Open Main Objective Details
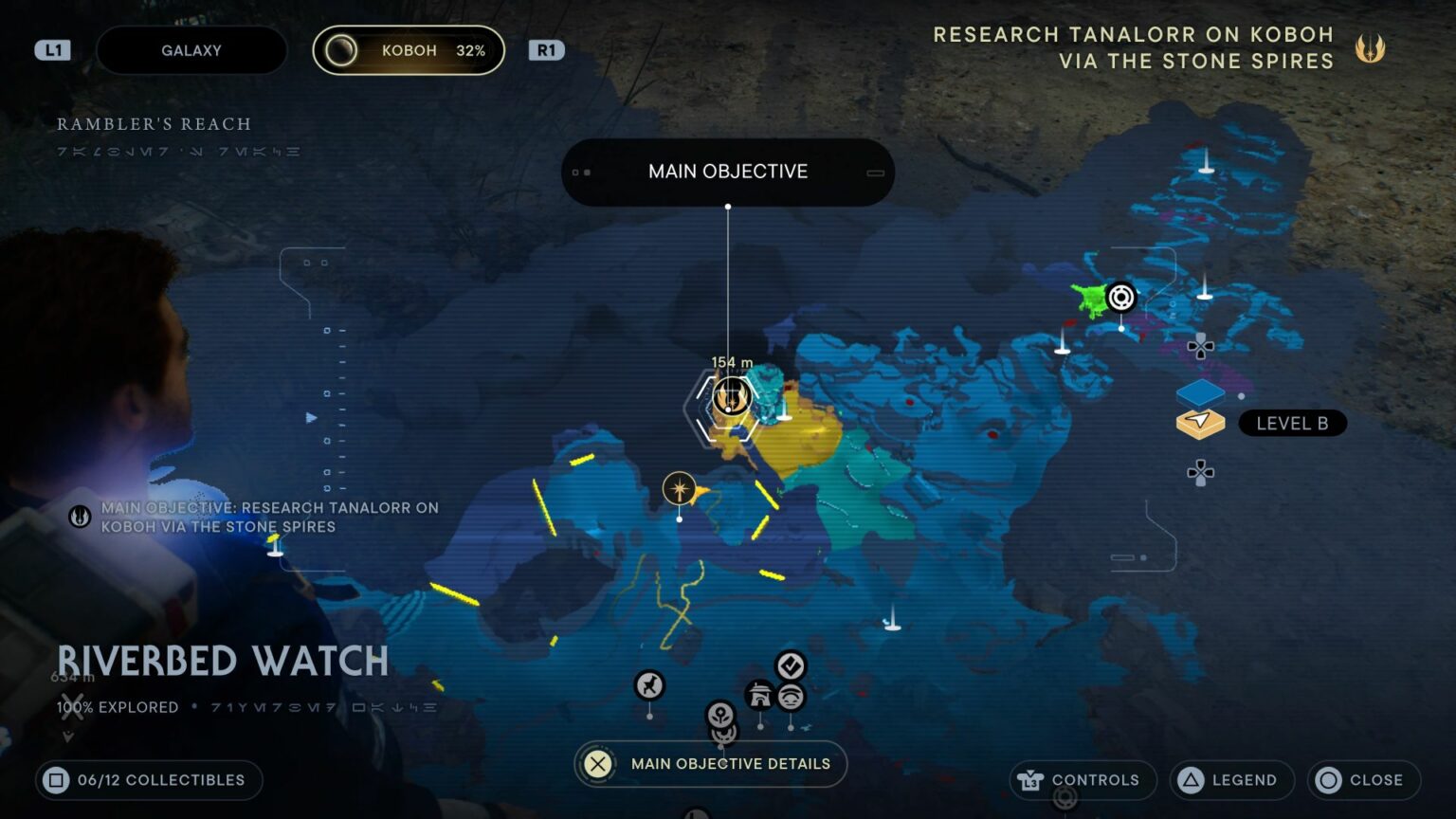The height and width of the screenshot is (819, 1456). pos(709,763)
